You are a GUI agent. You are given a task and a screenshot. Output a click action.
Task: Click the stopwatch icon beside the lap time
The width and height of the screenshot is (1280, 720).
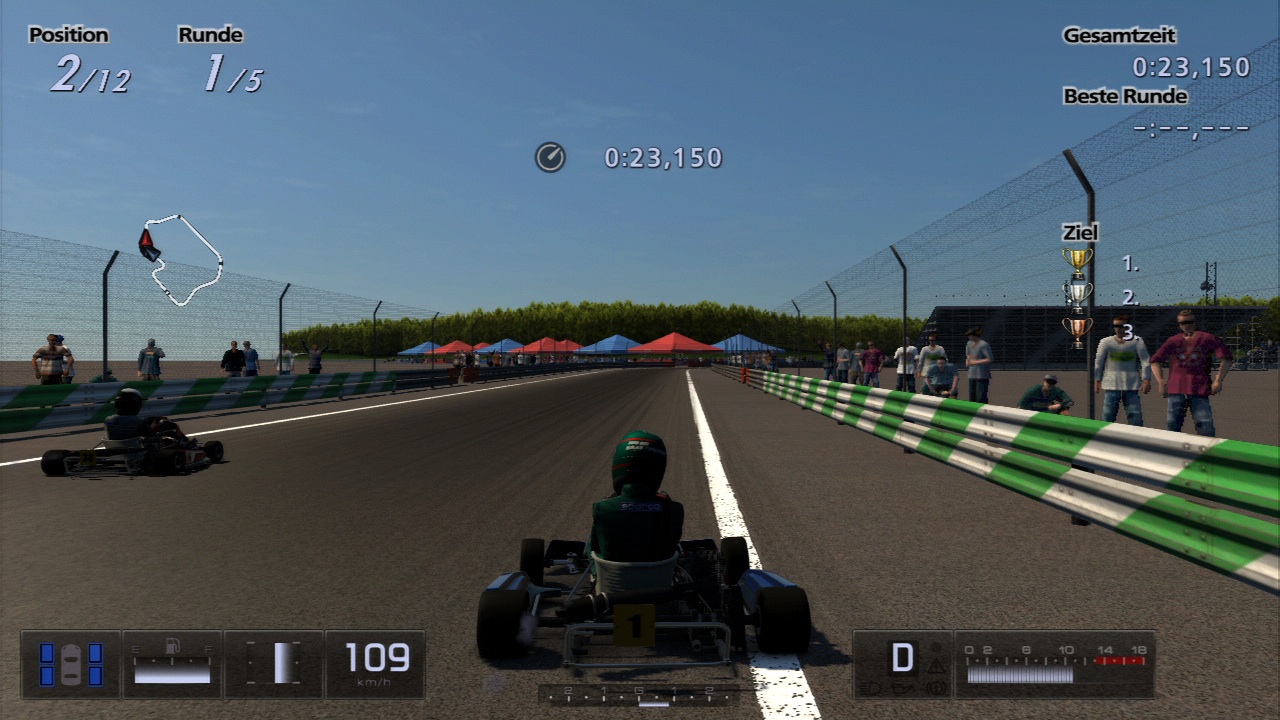pyautogui.click(x=549, y=157)
